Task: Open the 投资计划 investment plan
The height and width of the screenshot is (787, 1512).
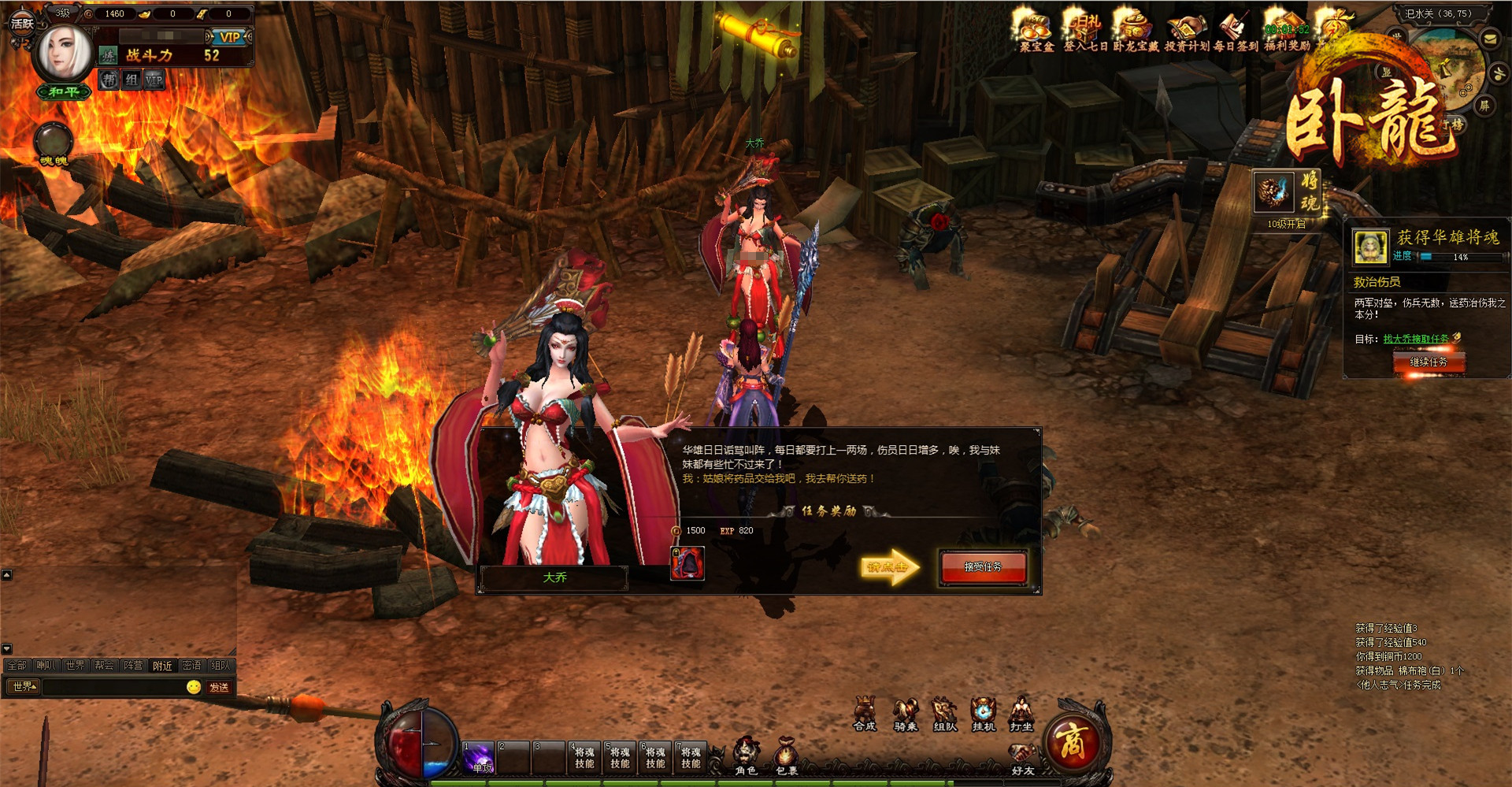Action: click(x=1186, y=32)
